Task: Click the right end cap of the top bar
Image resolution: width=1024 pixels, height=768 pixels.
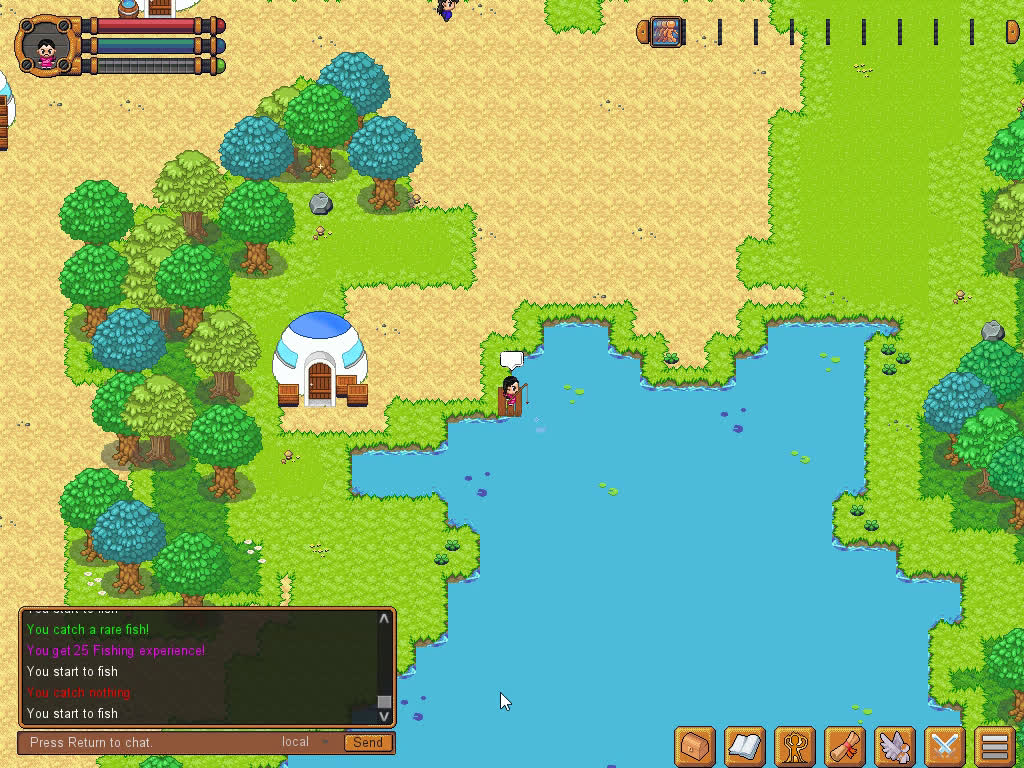Action: coord(1012,32)
